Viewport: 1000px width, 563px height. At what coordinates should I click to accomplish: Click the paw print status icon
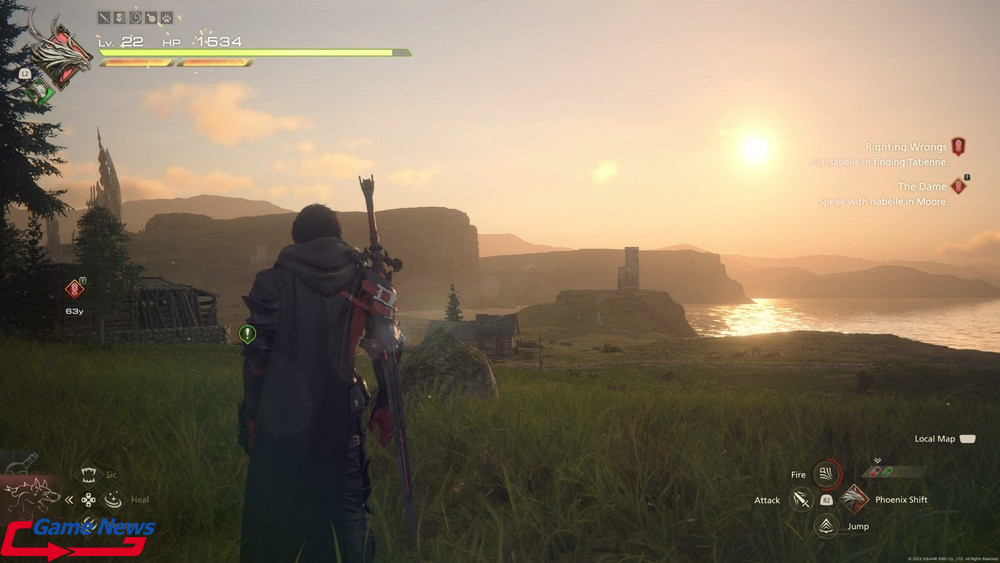166,17
